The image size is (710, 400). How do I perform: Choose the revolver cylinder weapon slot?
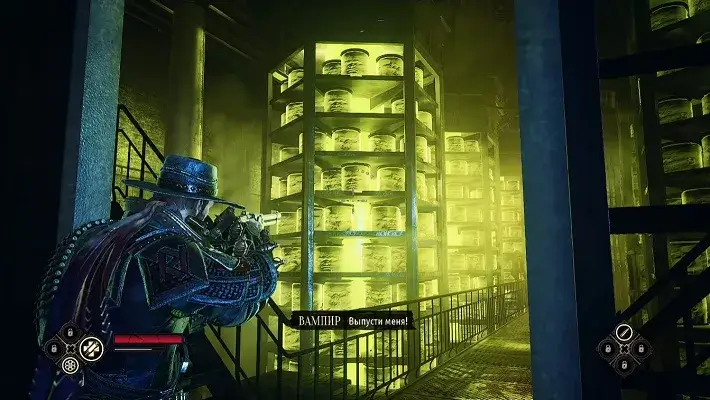pyautogui.click(x=71, y=366)
